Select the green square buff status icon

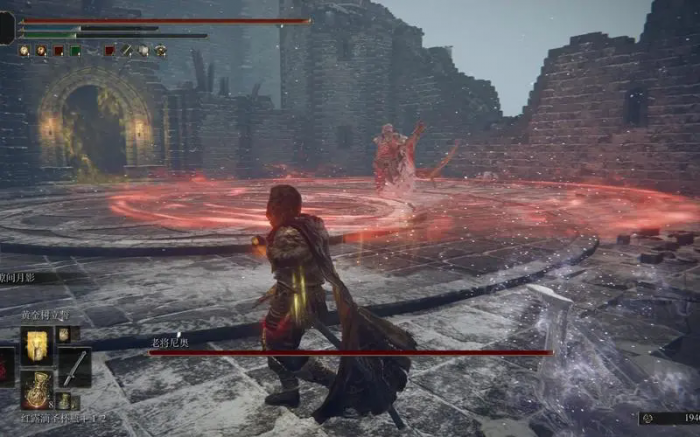point(75,50)
